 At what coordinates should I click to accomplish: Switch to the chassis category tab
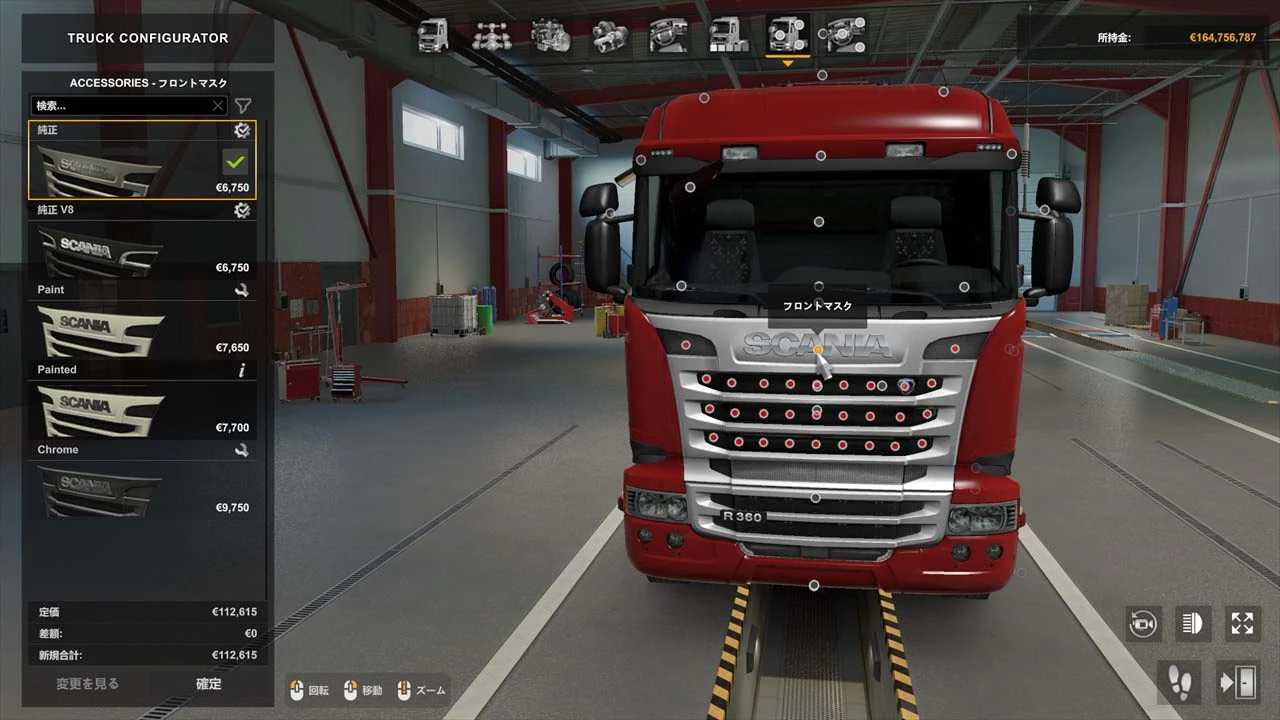(x=491, y=36)
